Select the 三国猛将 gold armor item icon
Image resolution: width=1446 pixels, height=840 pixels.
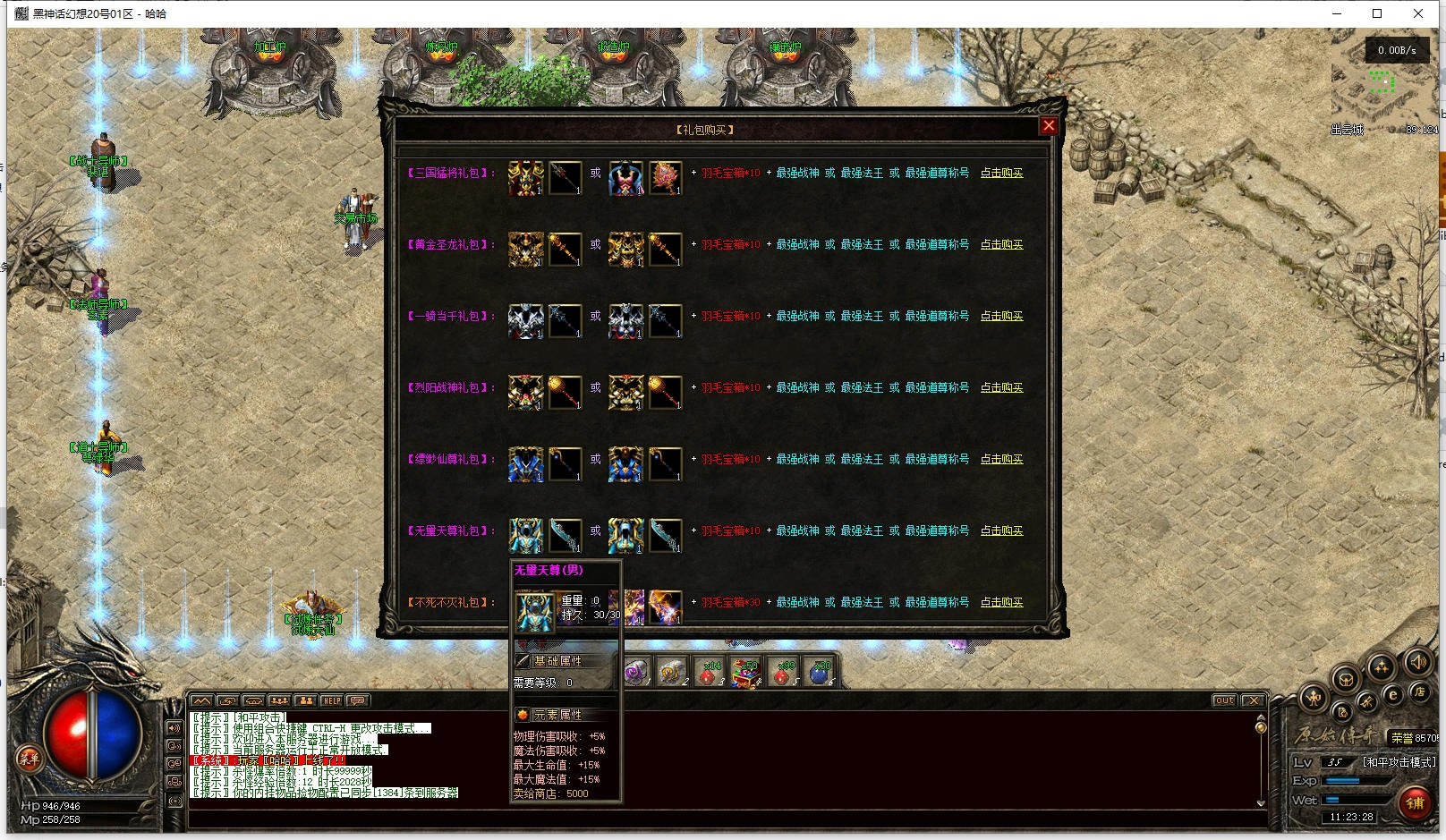tap(525, 178)
